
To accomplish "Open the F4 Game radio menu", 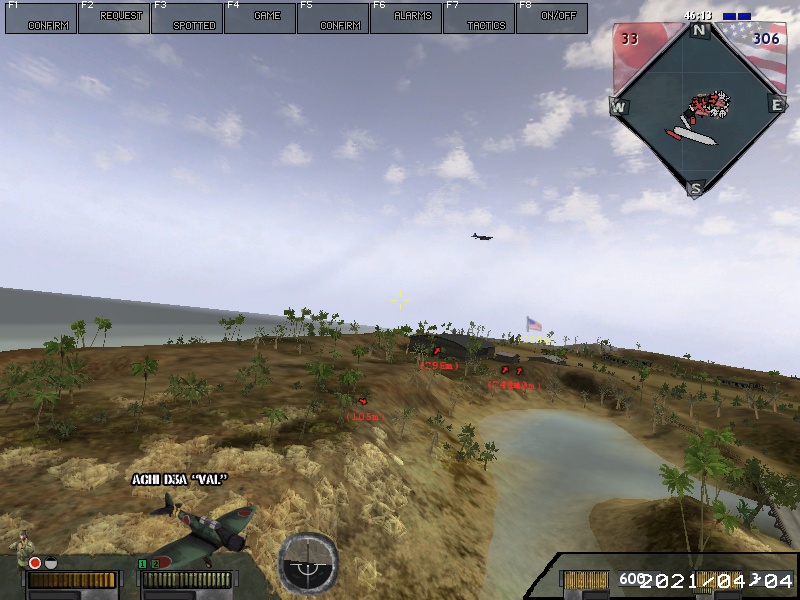I will tap(260, 18).
